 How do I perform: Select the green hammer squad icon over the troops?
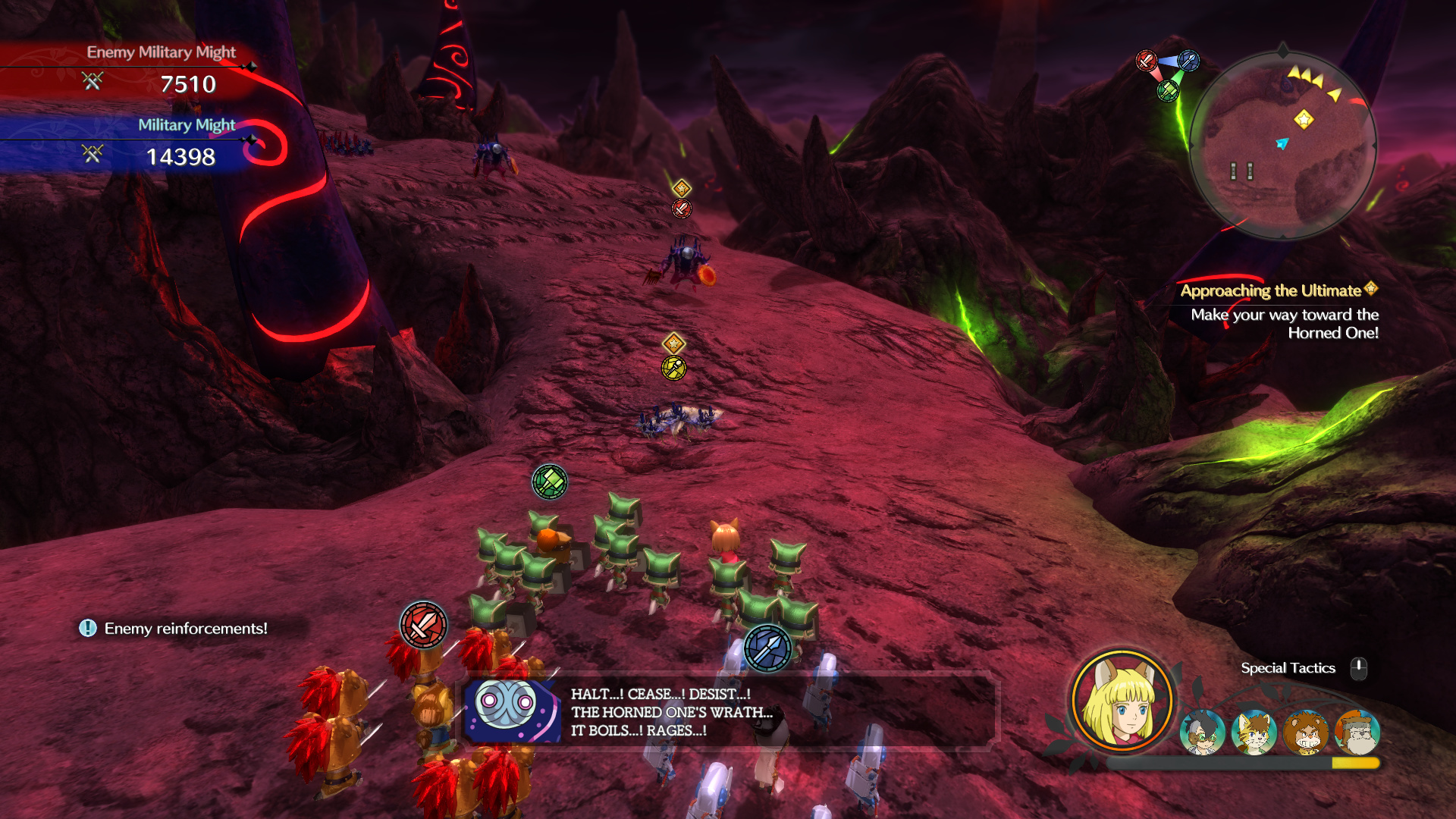550,482
